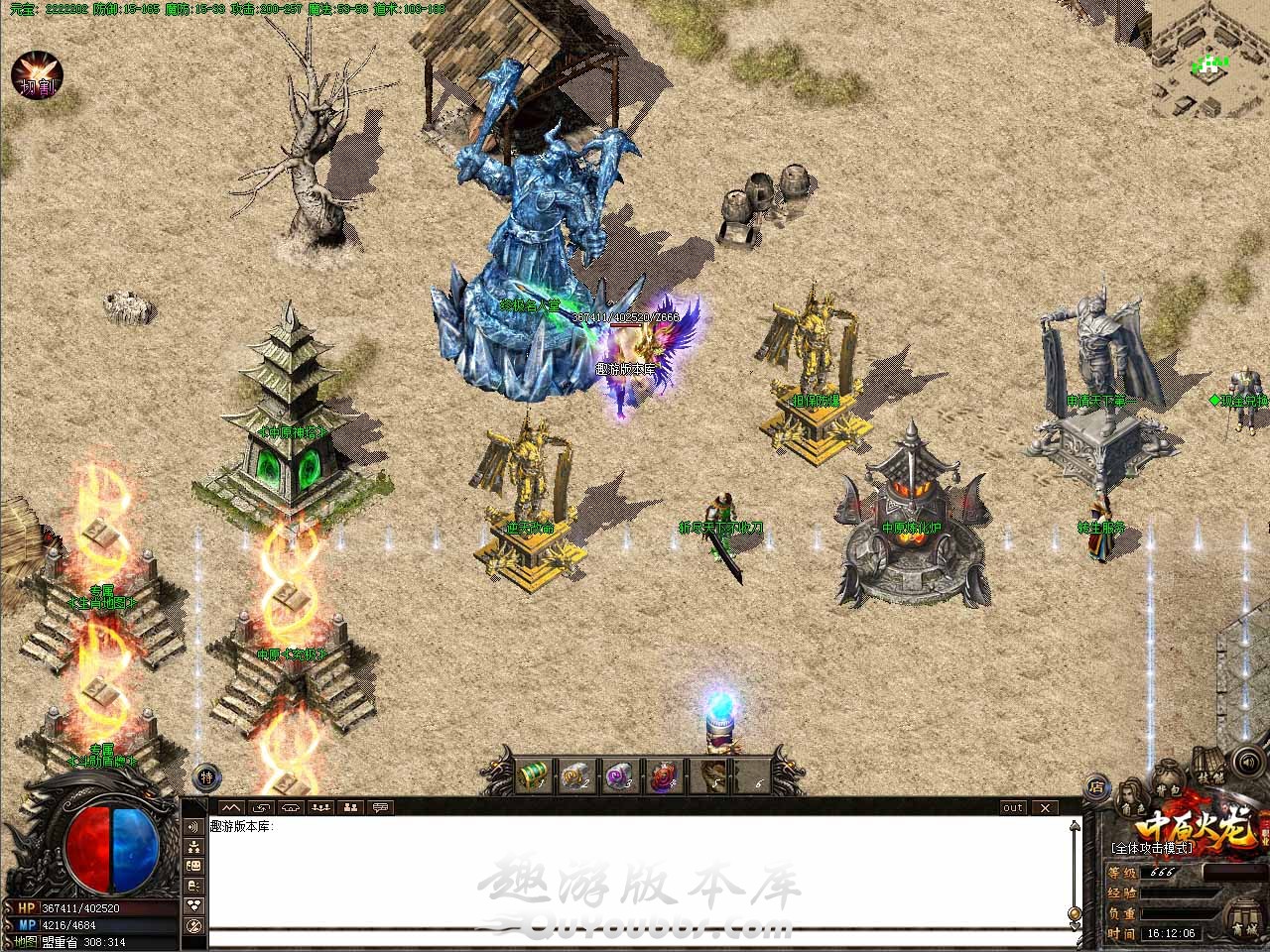
Task: Open the 角色 character panel
Action: tap(1129, 797)
